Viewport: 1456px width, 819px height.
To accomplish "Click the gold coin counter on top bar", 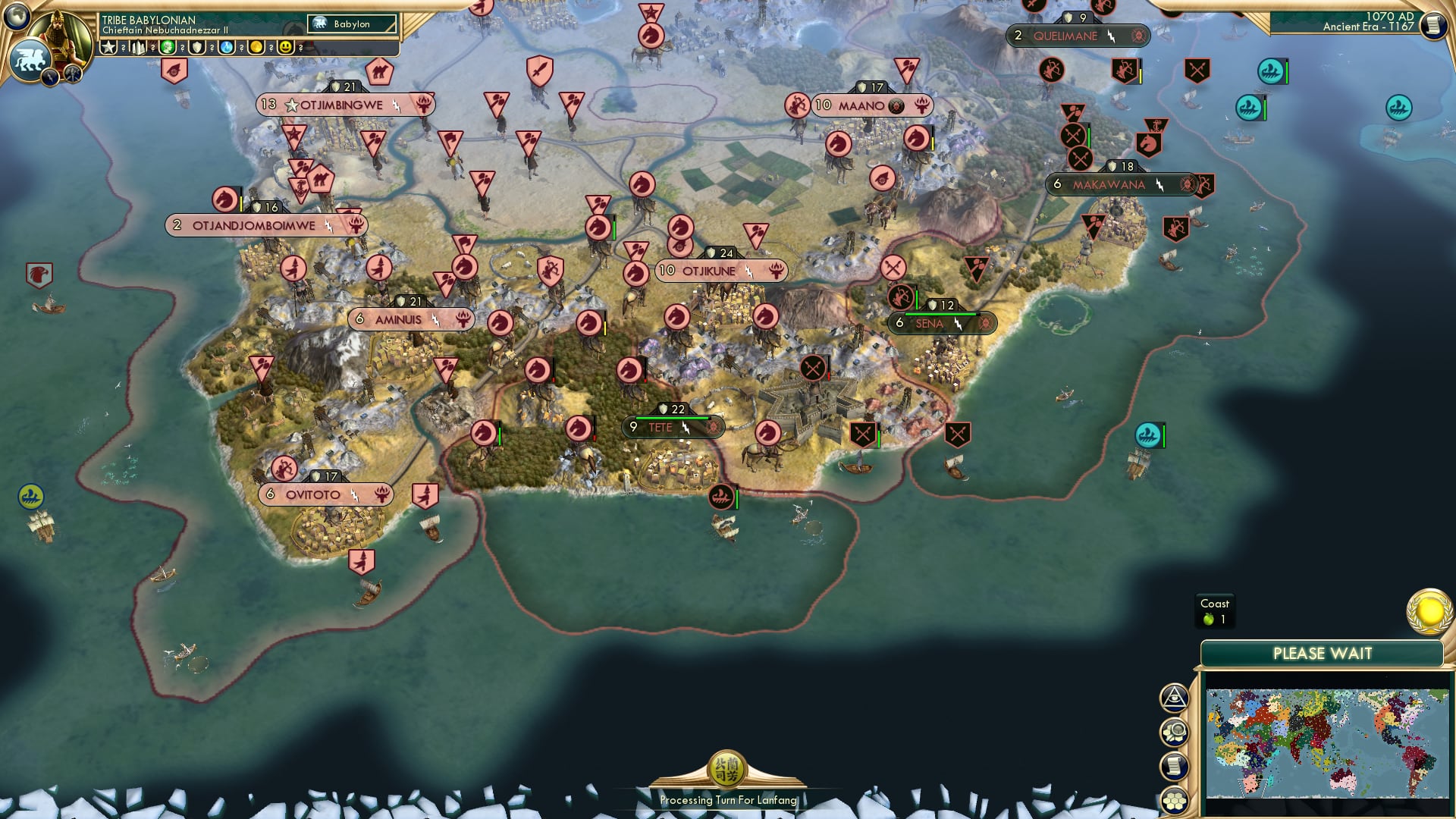I will point(258,47).
